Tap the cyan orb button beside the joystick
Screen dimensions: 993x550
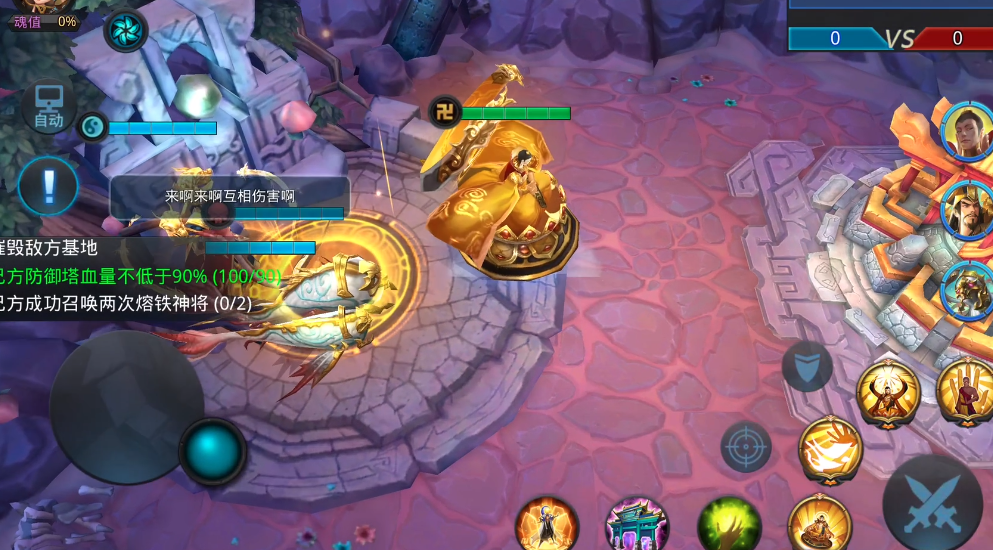213,452
